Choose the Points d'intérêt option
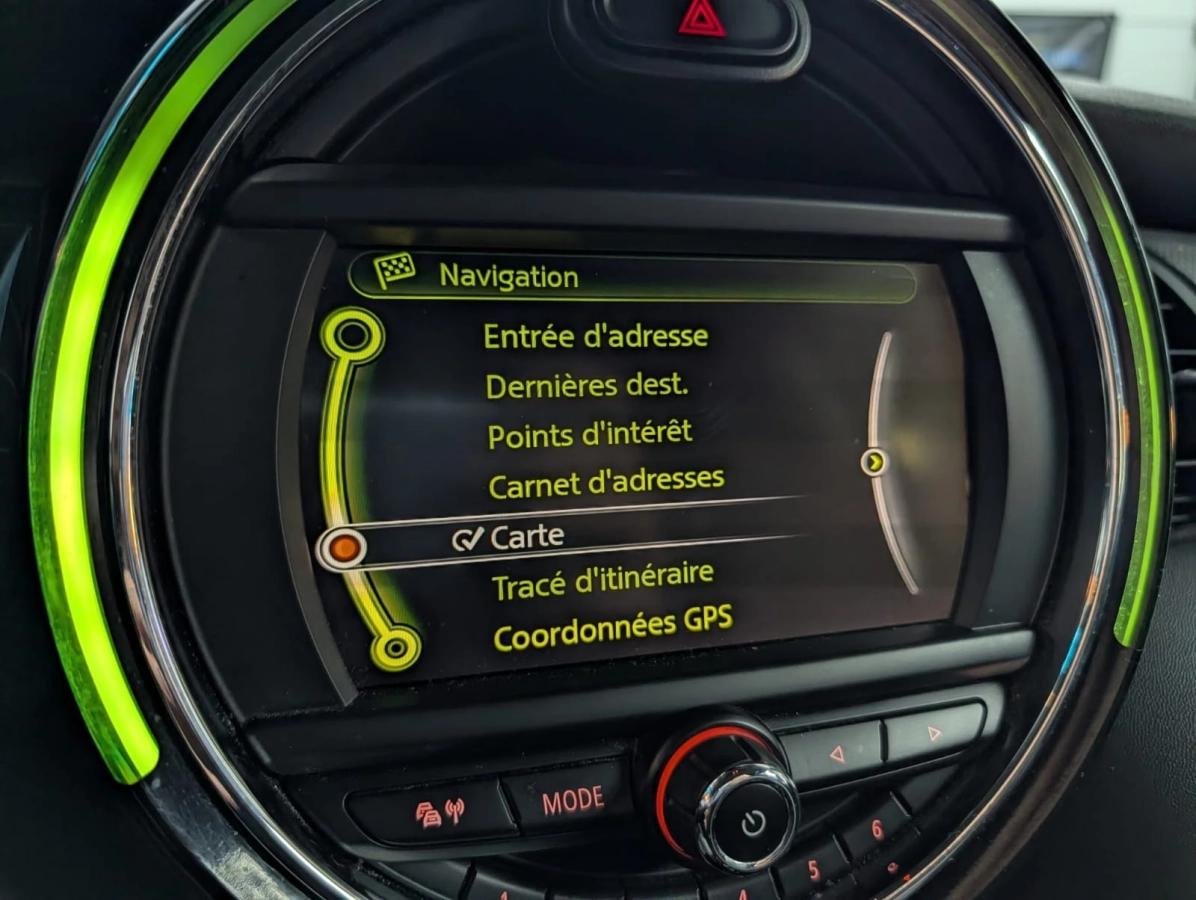 589,435
